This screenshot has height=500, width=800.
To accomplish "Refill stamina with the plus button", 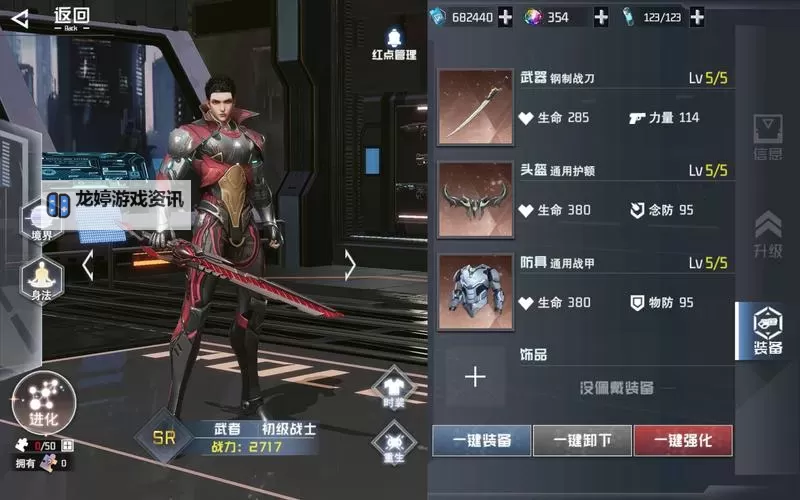I will pos(697,17).
